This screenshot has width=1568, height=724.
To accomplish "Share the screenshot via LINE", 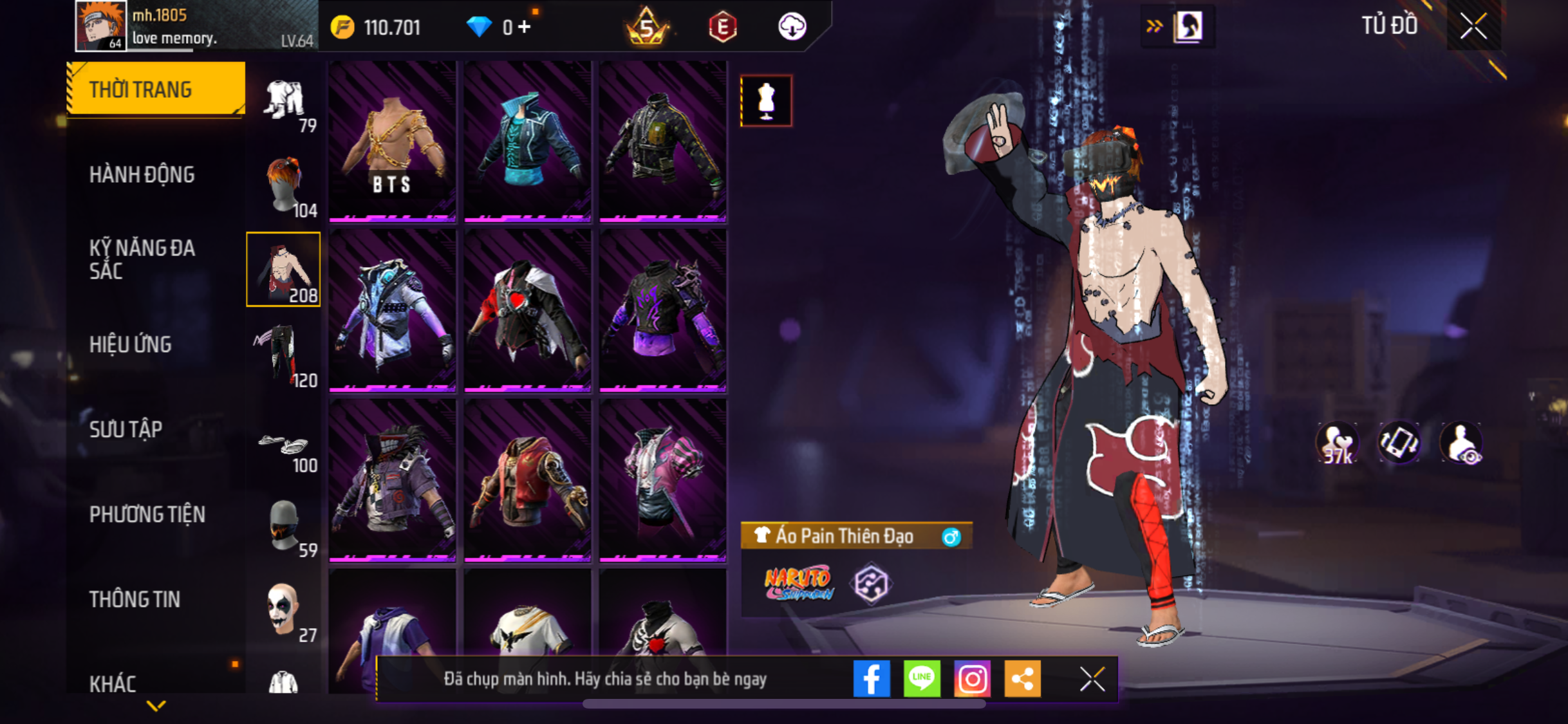I will pos(922,678).
